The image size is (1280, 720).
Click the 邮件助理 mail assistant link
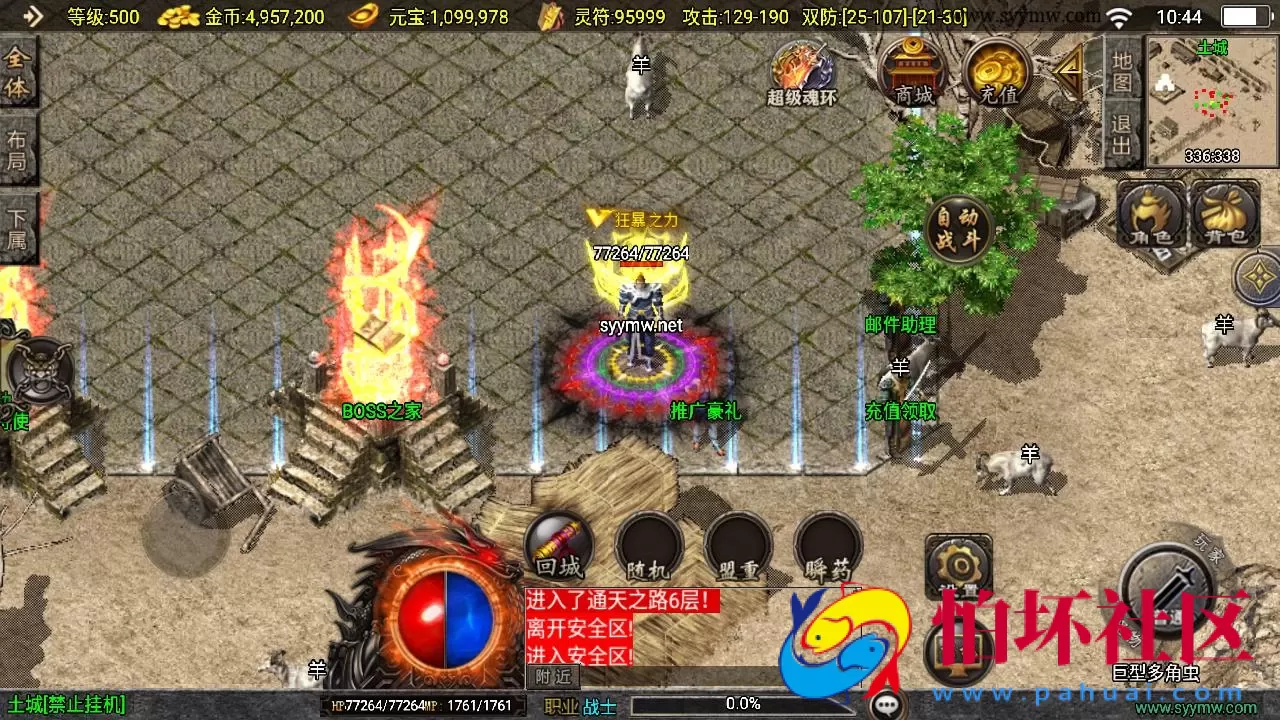(x=898, y=324)
